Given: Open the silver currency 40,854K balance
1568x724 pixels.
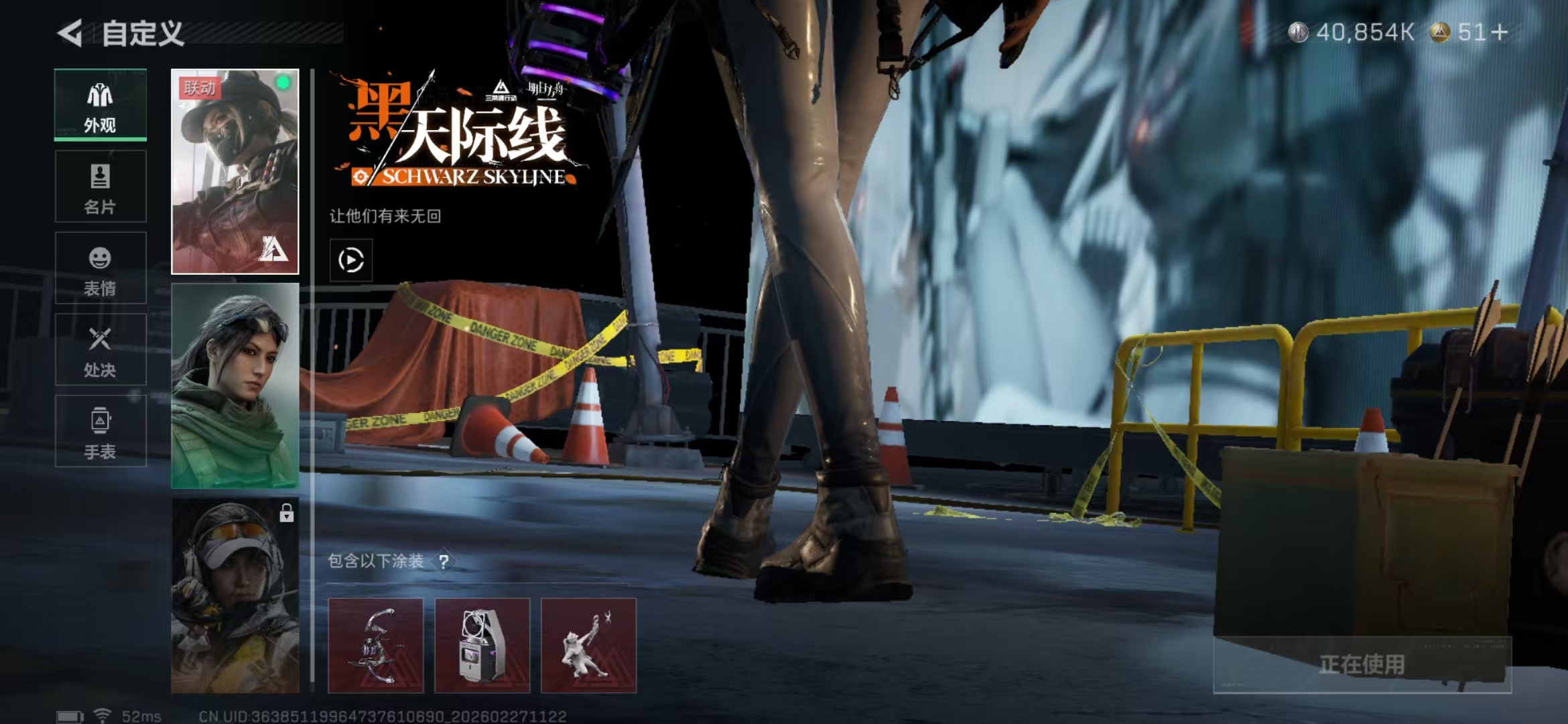Looking at the screenshot, I should click(1352, 32).
